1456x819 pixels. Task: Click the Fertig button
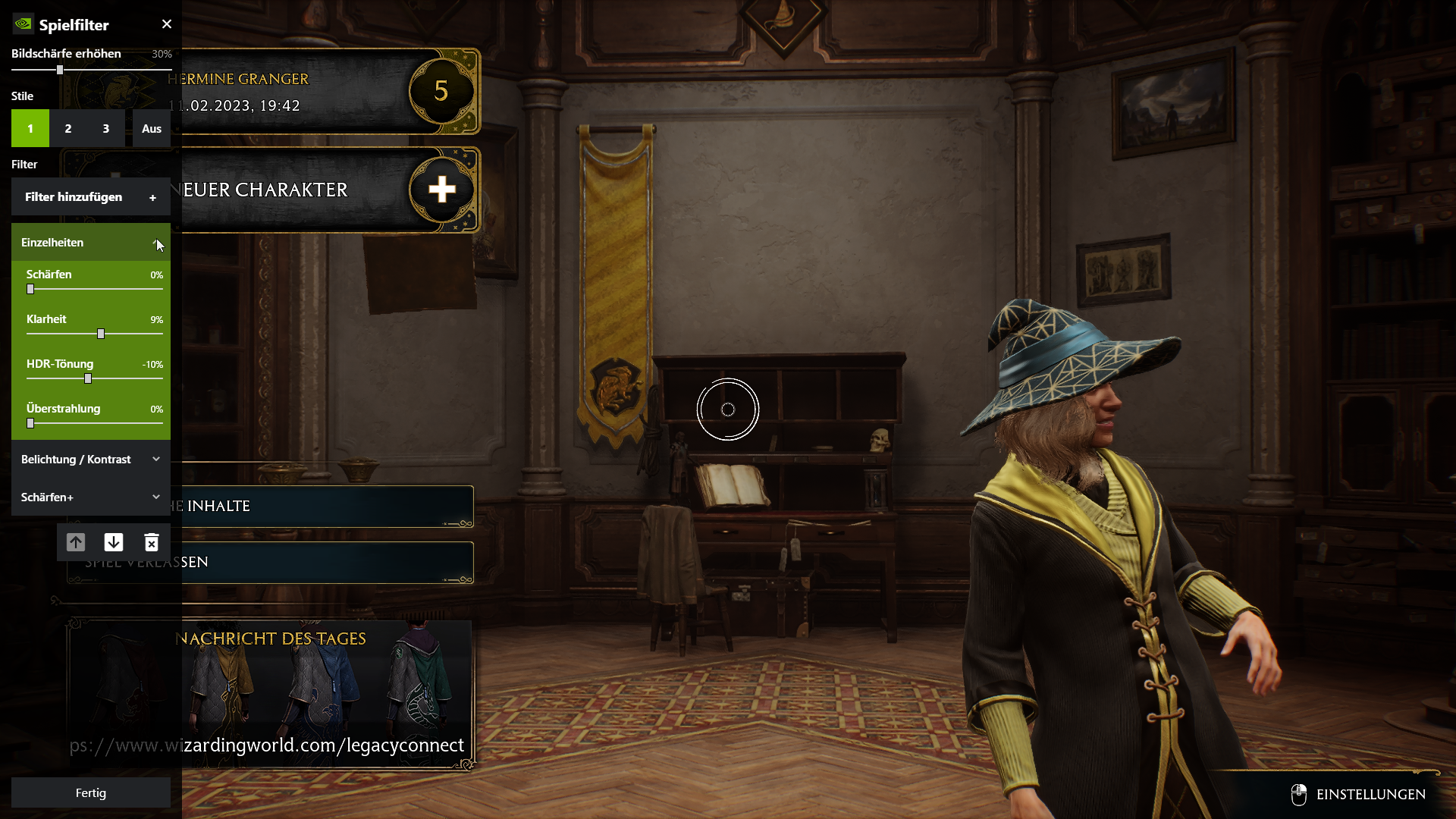[90, 792]
